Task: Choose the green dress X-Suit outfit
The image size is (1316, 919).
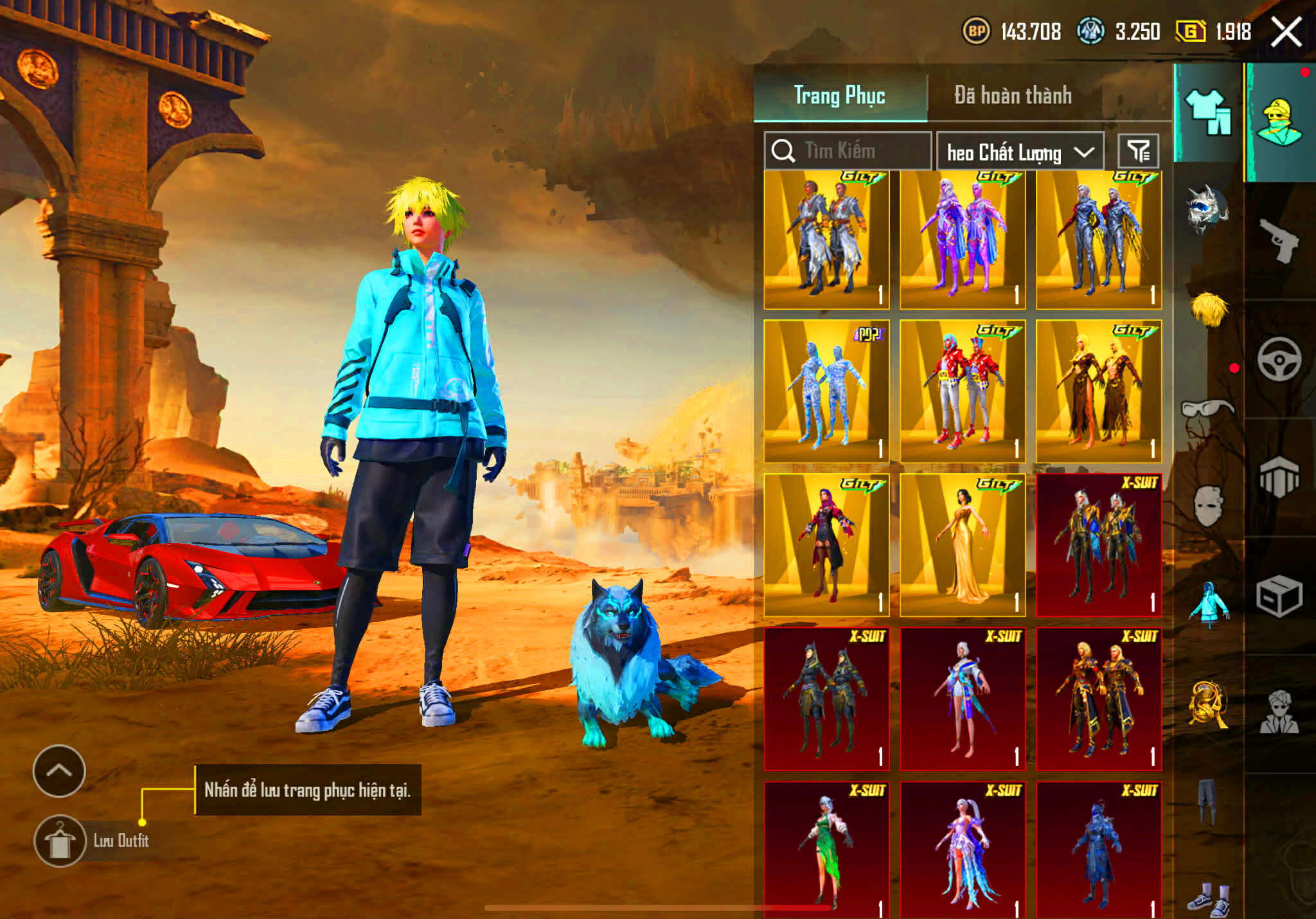Action: (x=826, y=849)
